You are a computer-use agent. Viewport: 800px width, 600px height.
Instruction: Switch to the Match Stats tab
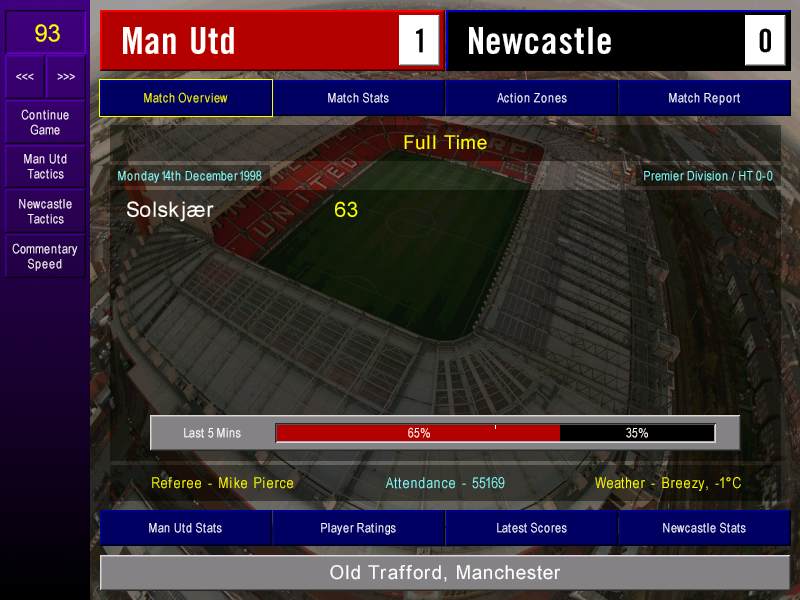(358, 98)
